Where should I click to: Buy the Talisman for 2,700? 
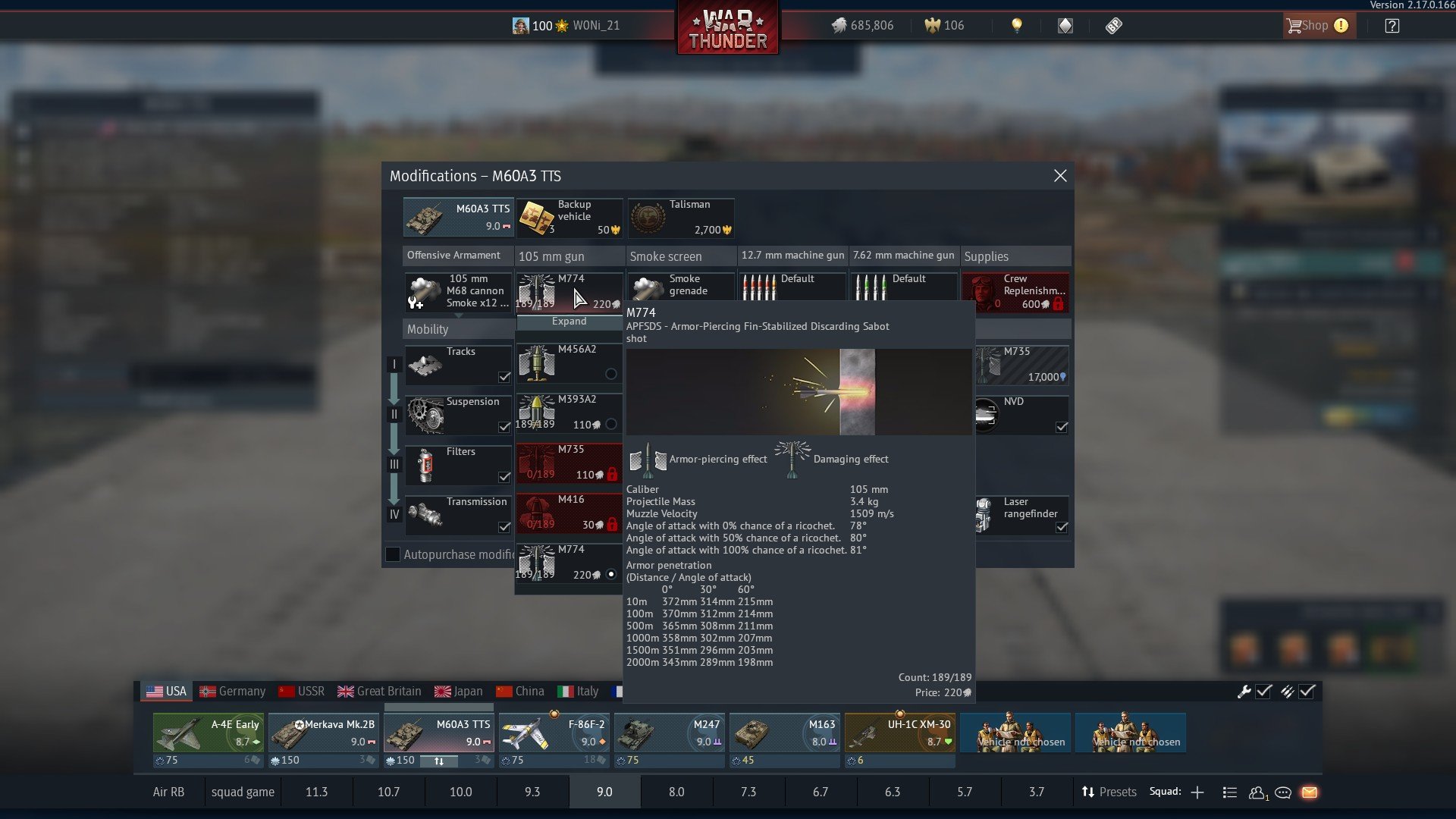[681, 218]
